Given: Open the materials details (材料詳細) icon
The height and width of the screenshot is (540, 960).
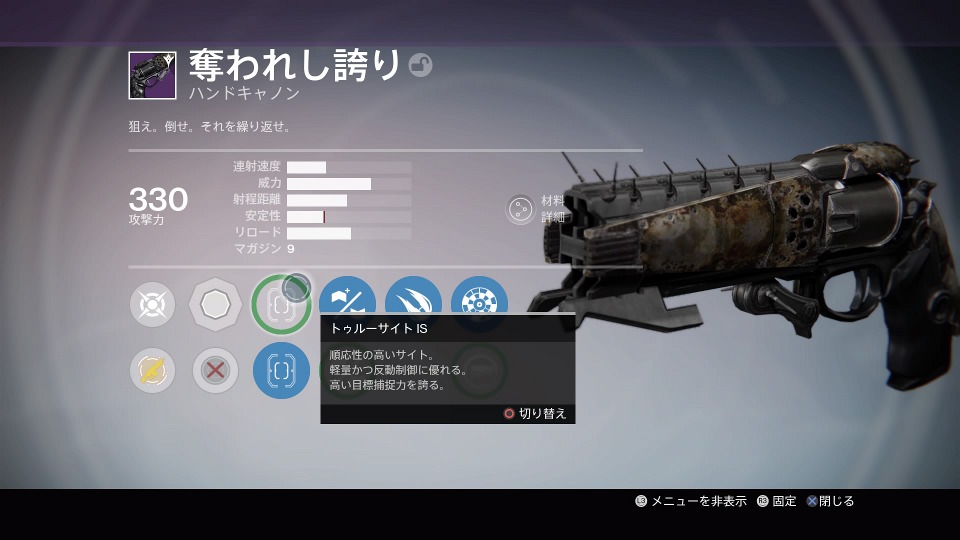Looking at the screenshot, I should coord(520,209).
